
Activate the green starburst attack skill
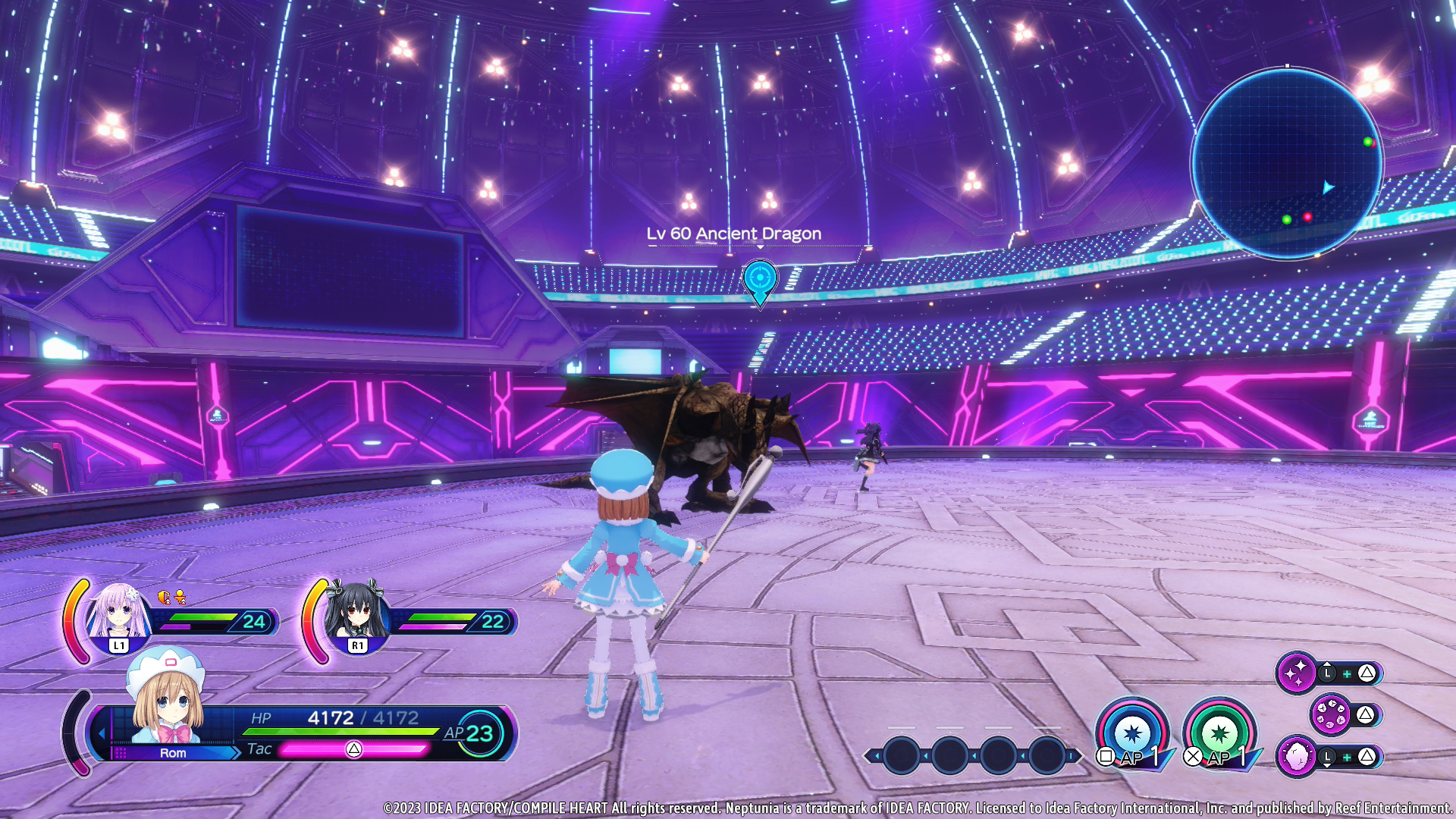[x=1219, y=733]
